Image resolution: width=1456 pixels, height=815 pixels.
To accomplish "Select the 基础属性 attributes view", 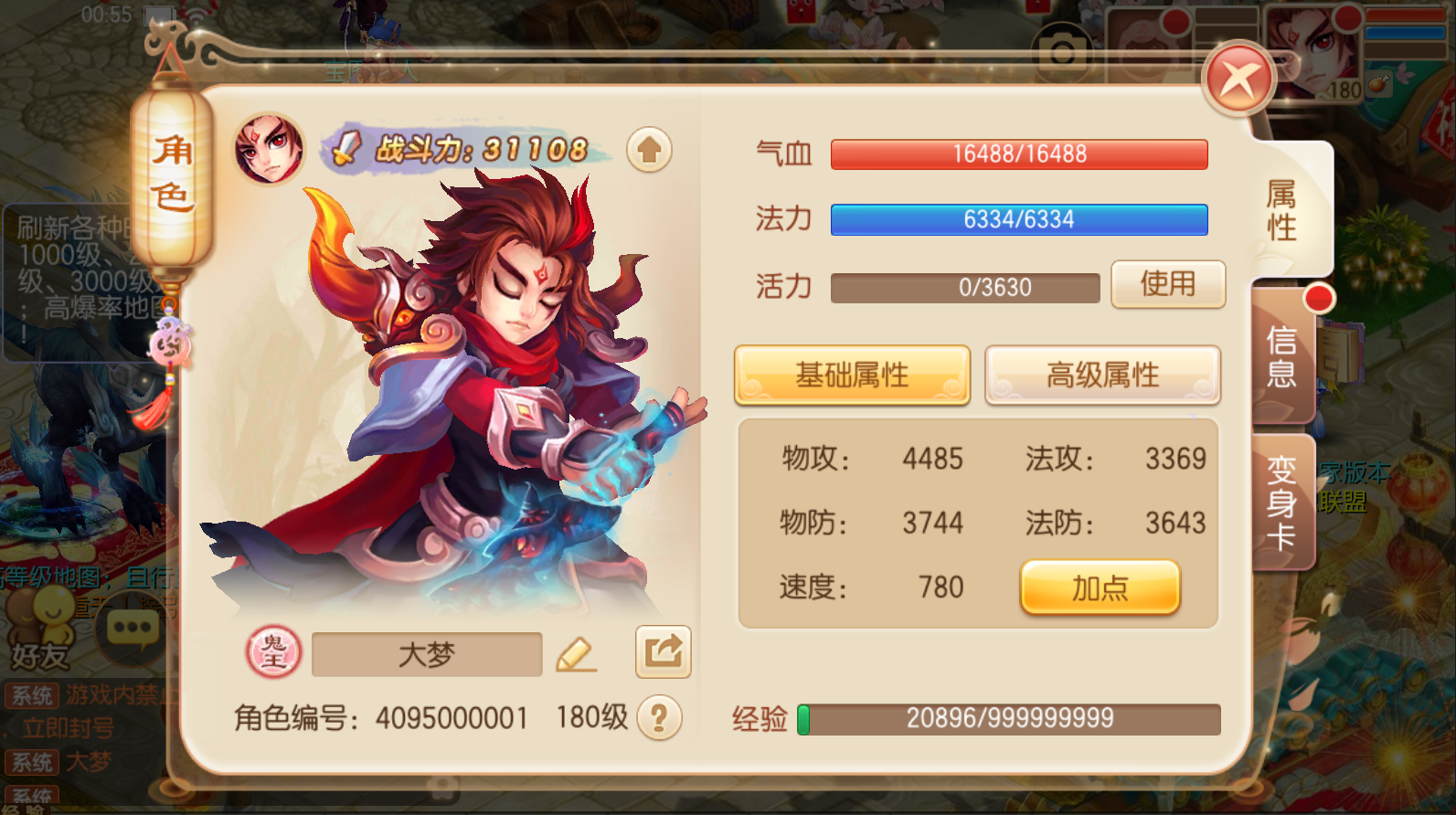I will (x=852, y=375).
